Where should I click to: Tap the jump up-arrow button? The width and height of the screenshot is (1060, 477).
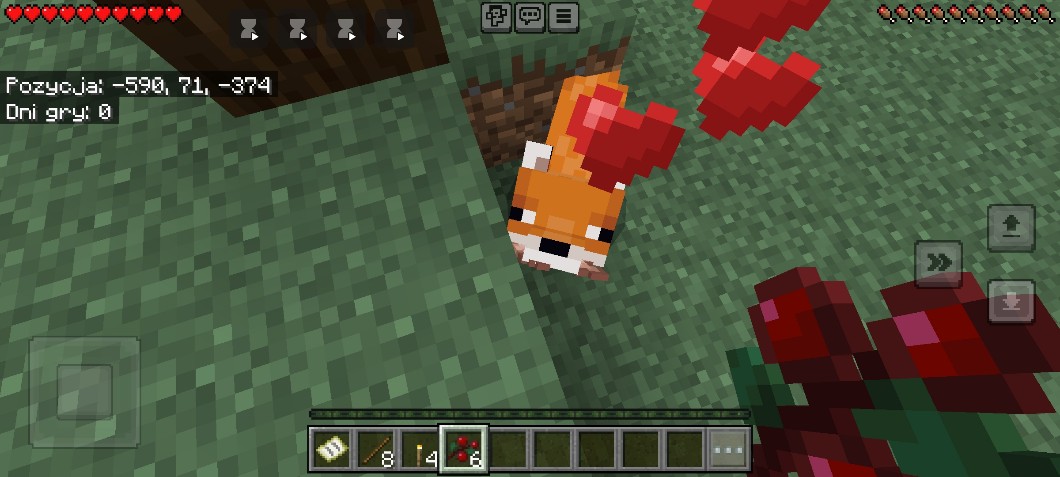[1010, 227]
